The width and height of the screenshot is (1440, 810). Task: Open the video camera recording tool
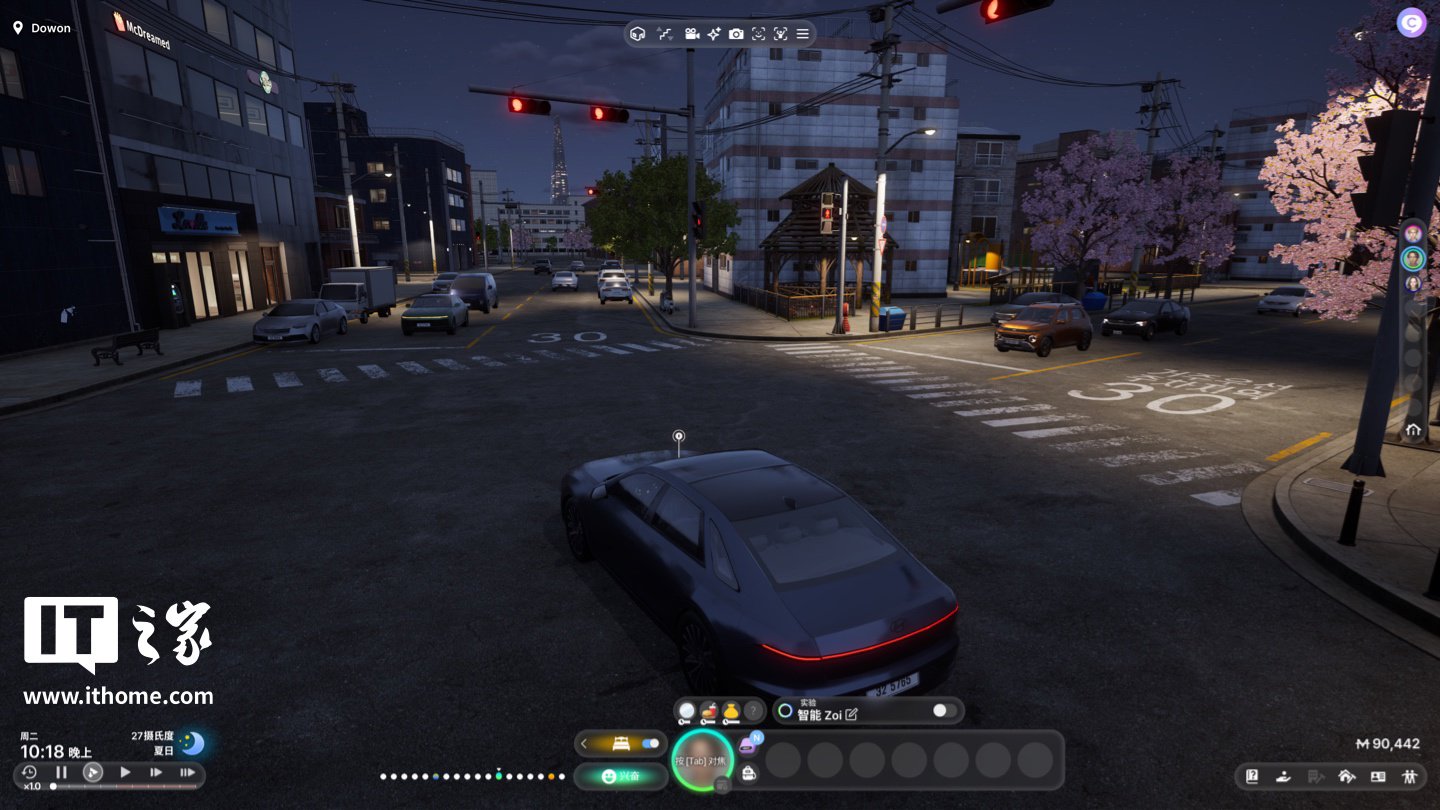[691, 34]
